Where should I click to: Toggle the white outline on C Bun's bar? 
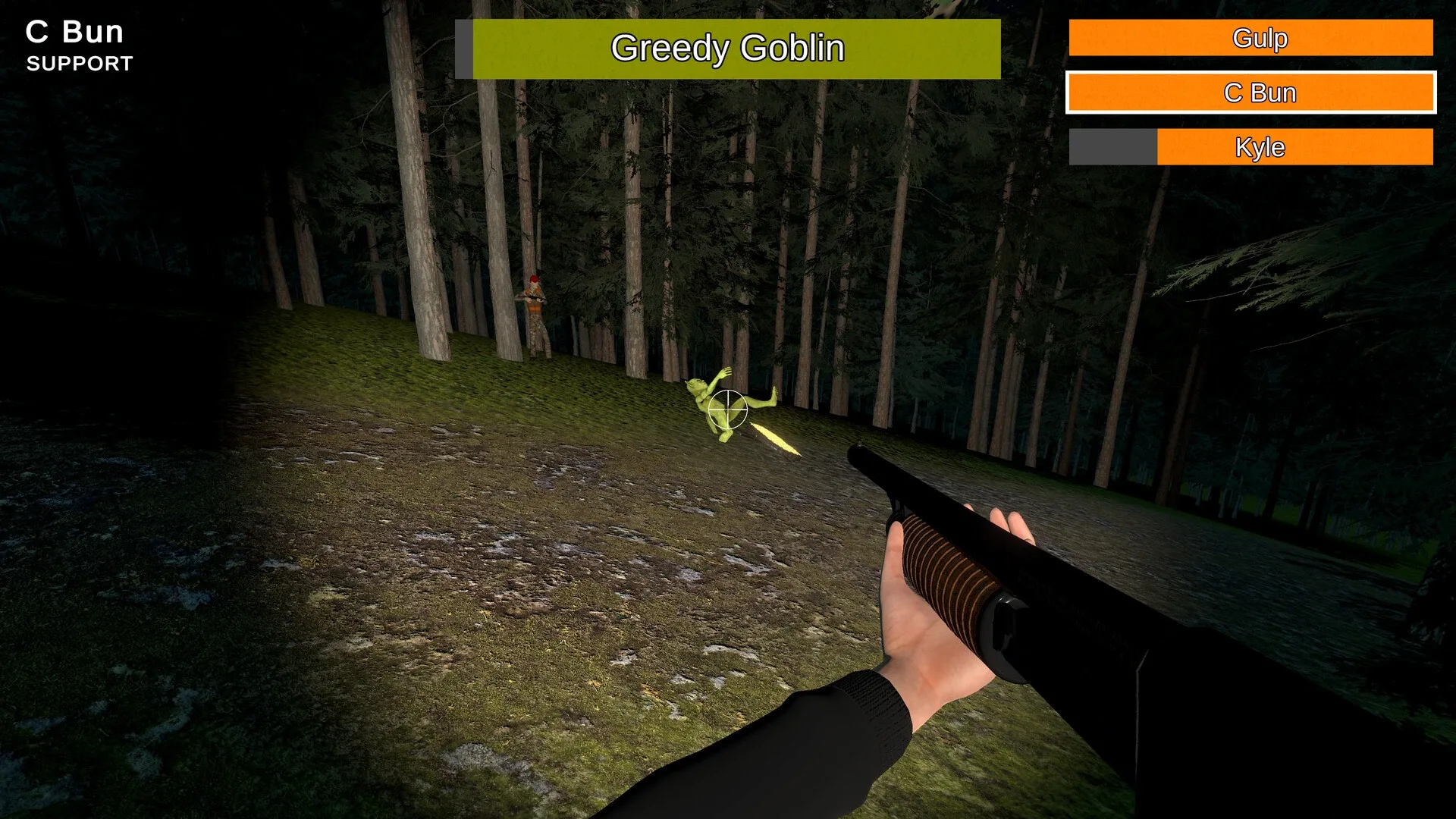click(1251, 92)
